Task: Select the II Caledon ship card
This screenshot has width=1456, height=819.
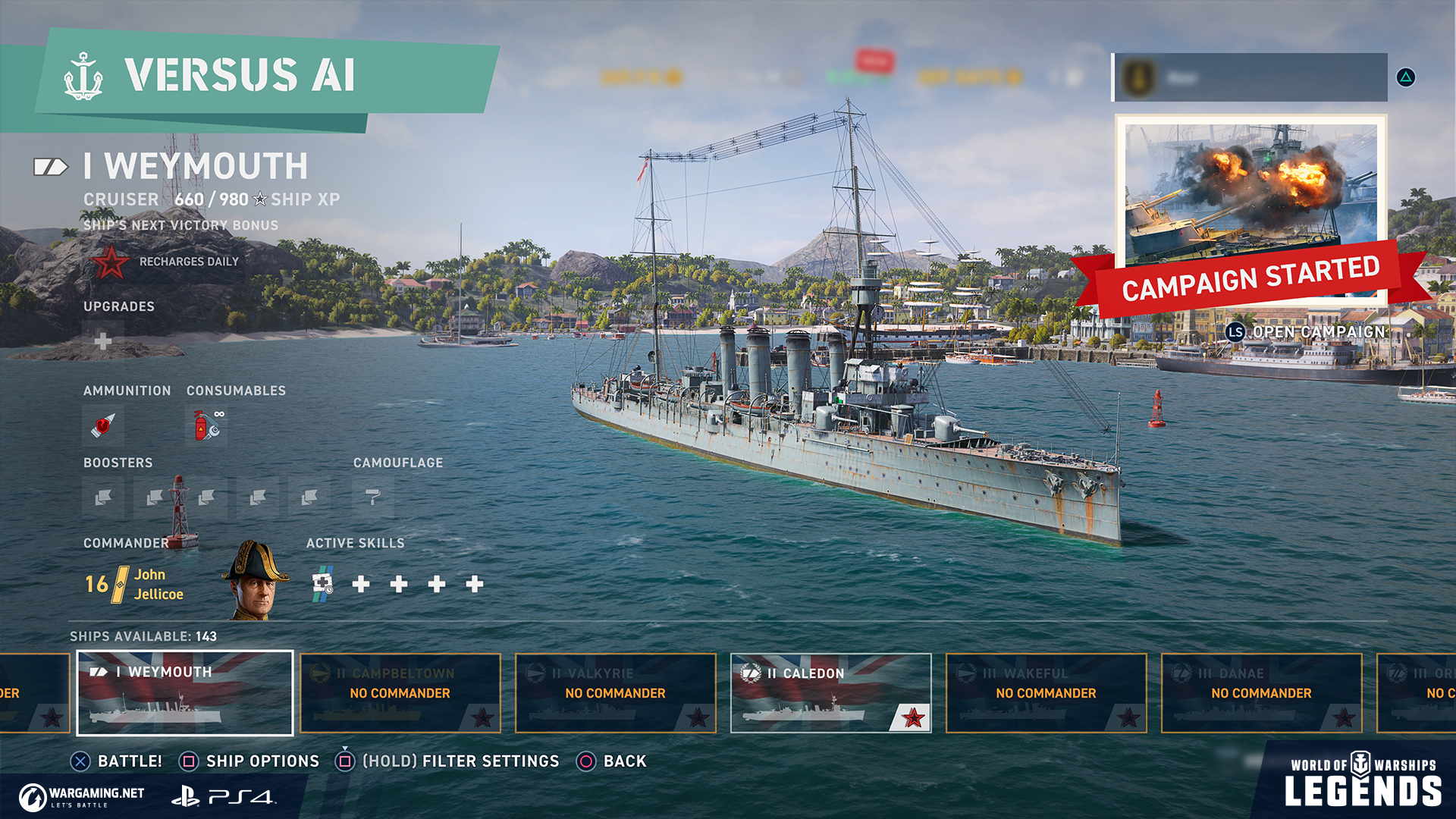Action: click(x=831, y=693)
